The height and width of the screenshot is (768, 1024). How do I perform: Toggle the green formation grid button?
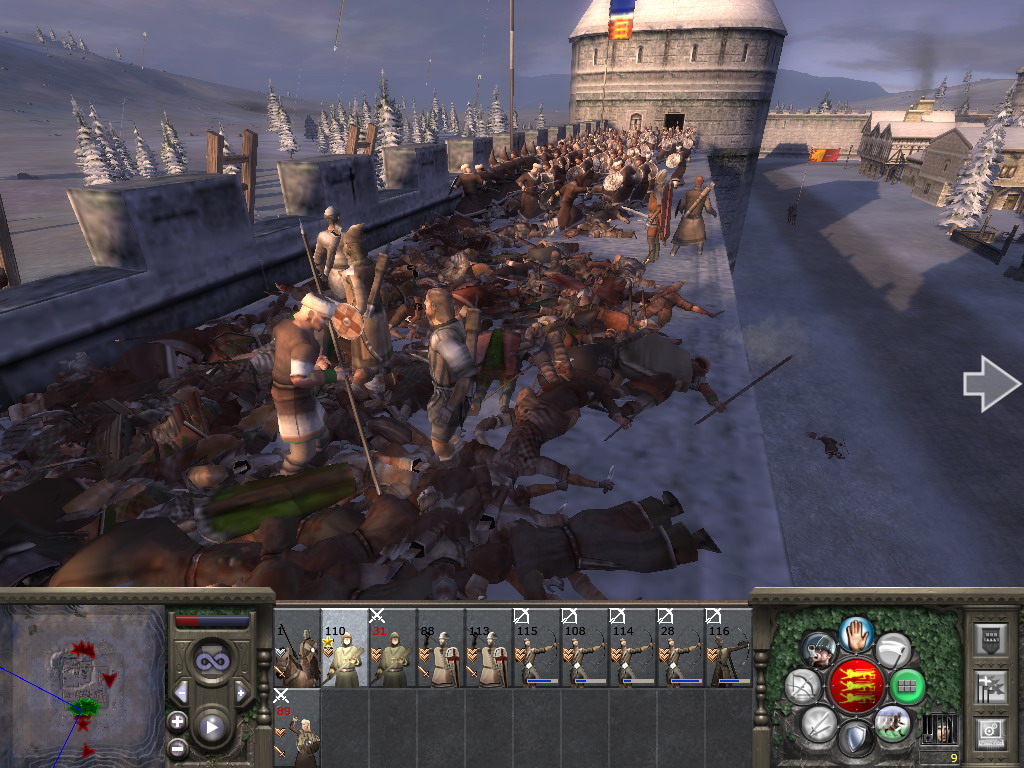pos(907,686)
